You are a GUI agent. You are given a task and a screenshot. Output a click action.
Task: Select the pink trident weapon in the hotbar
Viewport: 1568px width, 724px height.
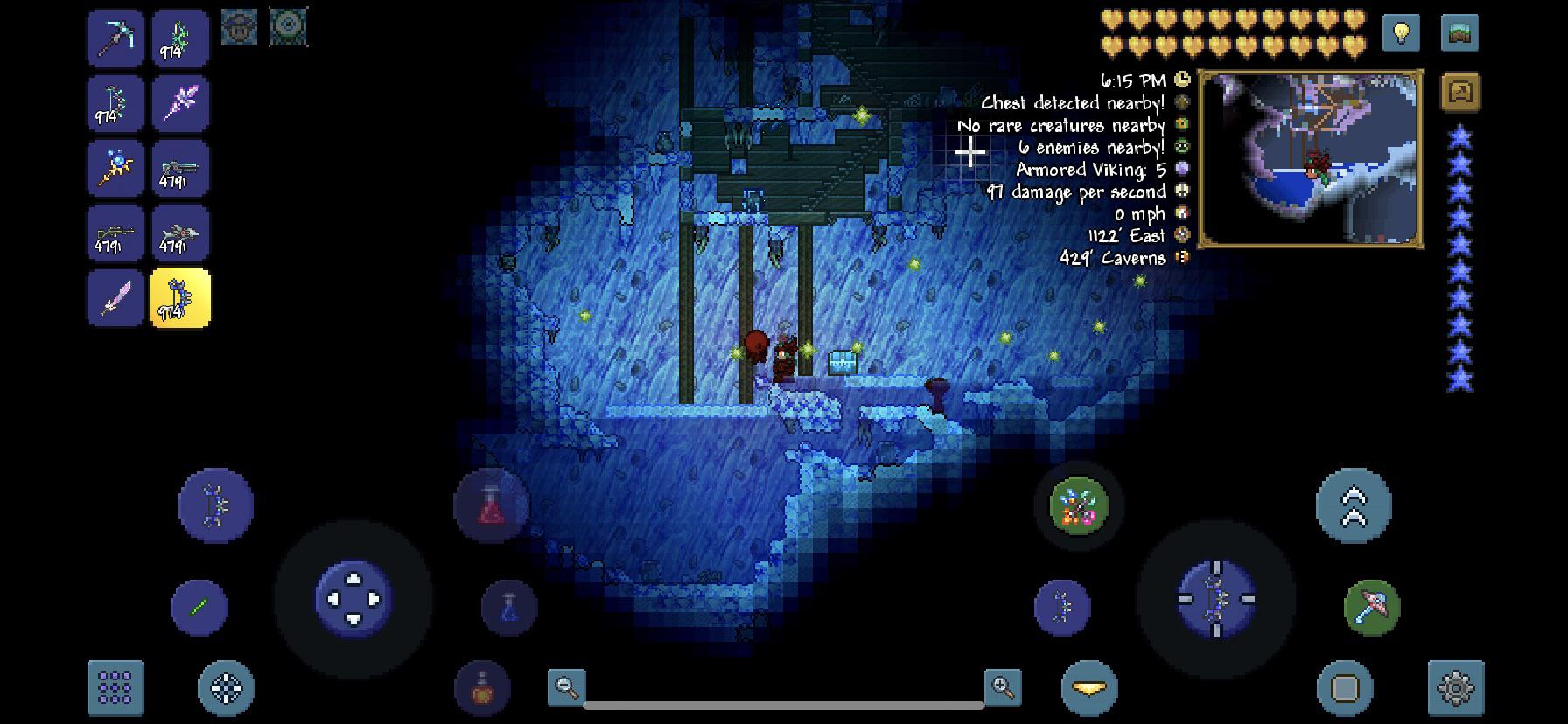coord(180,102)
